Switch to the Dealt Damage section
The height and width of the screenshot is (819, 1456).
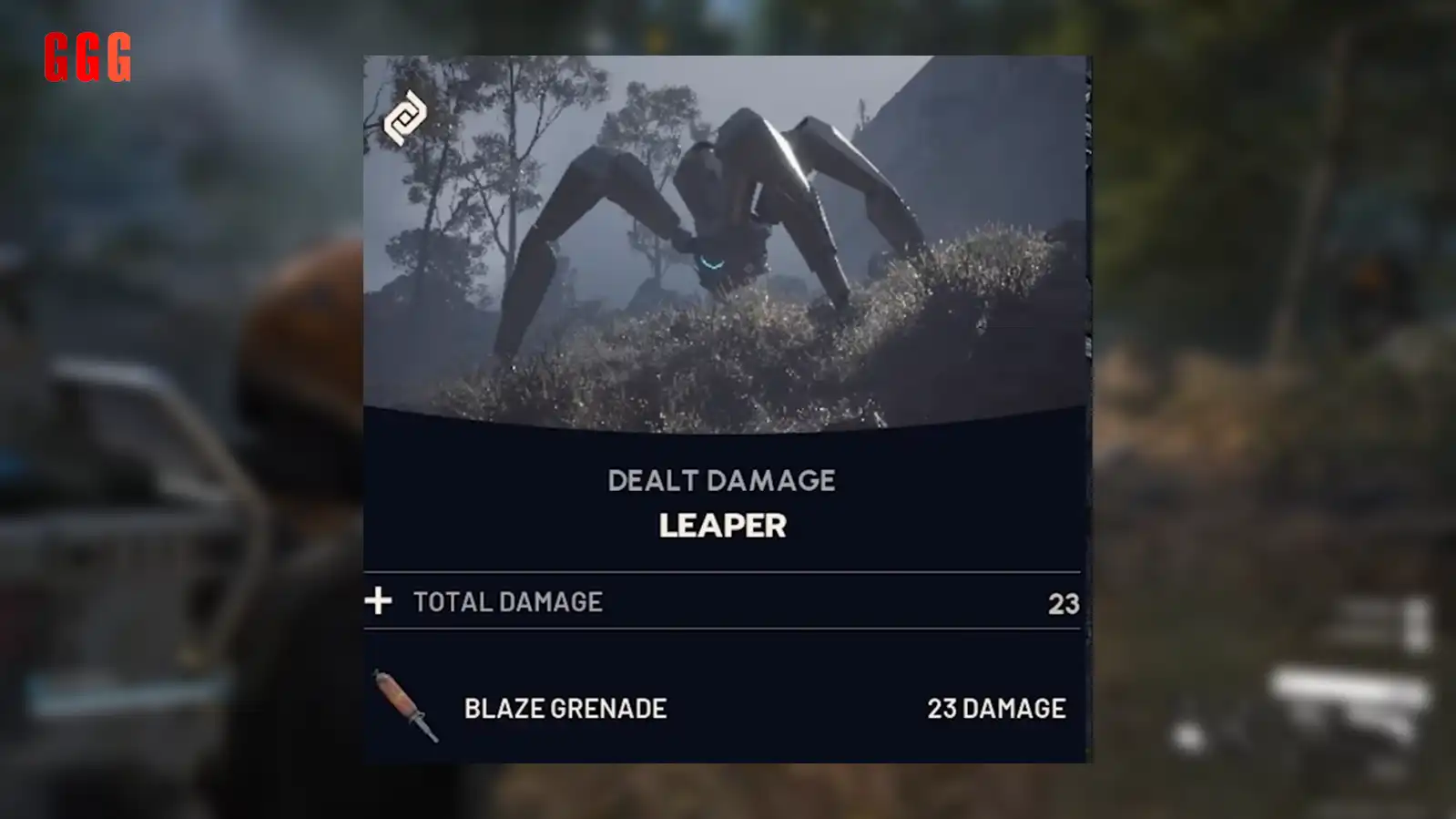pos(724,480)
